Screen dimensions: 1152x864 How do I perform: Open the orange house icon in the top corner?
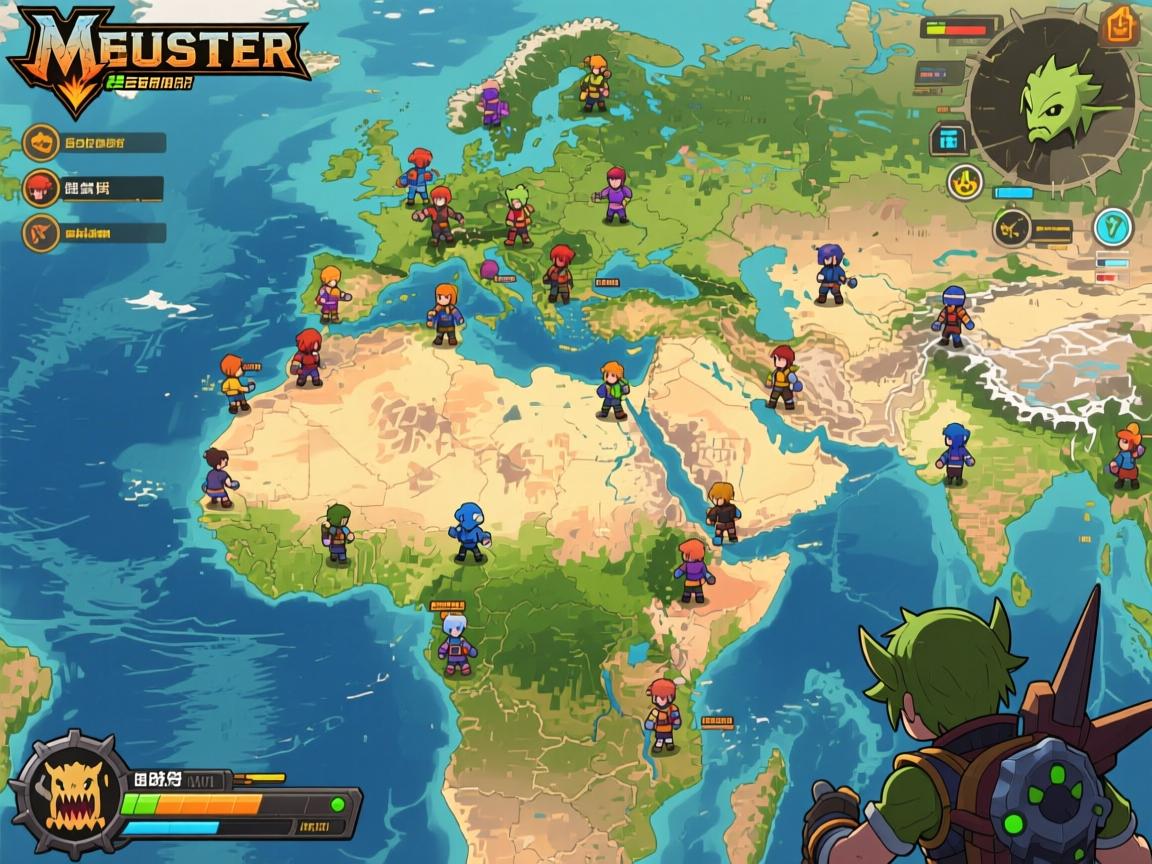click(x=1119, y=26)
